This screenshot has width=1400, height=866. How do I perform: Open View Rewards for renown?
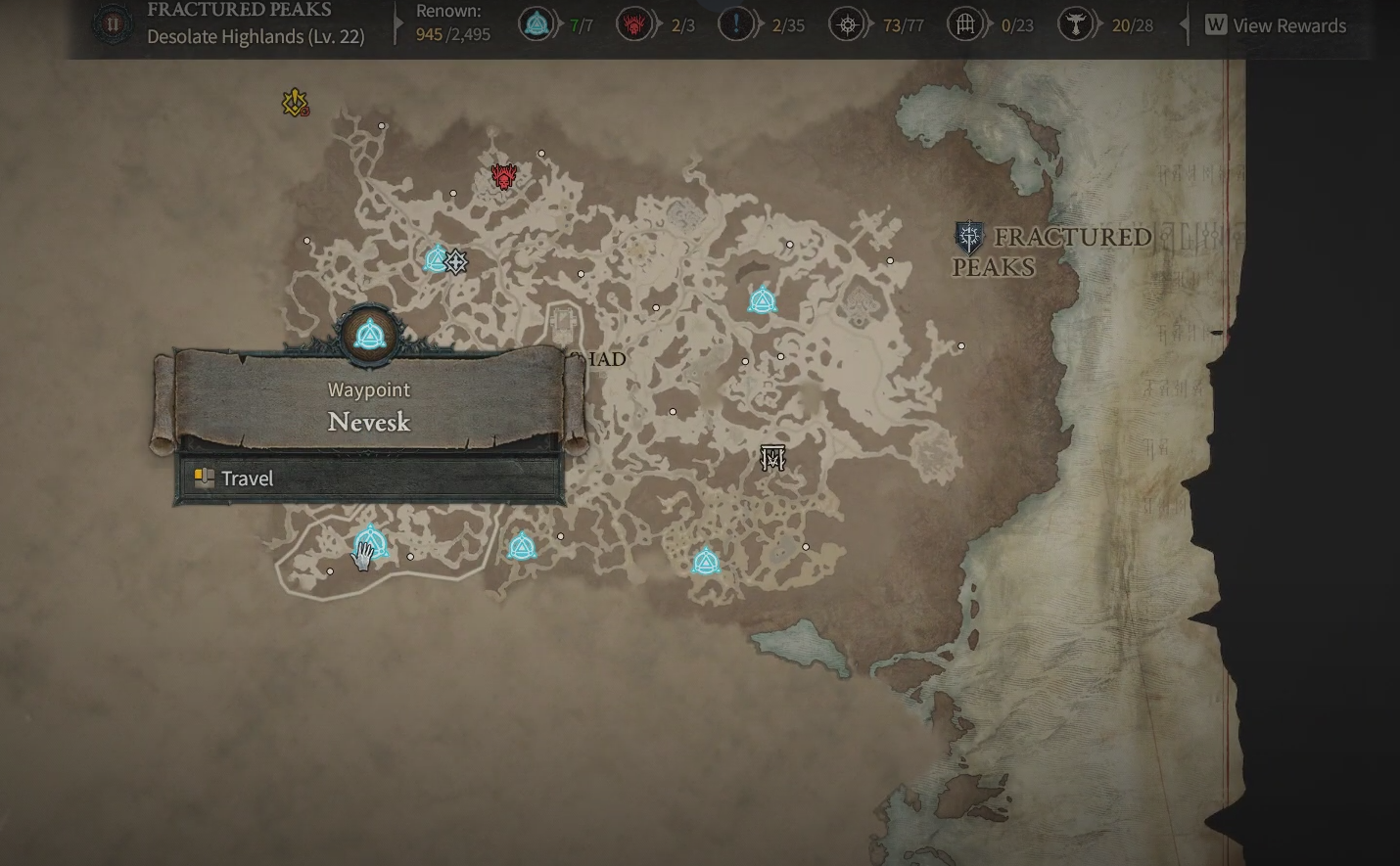[x=1276, y=25]
